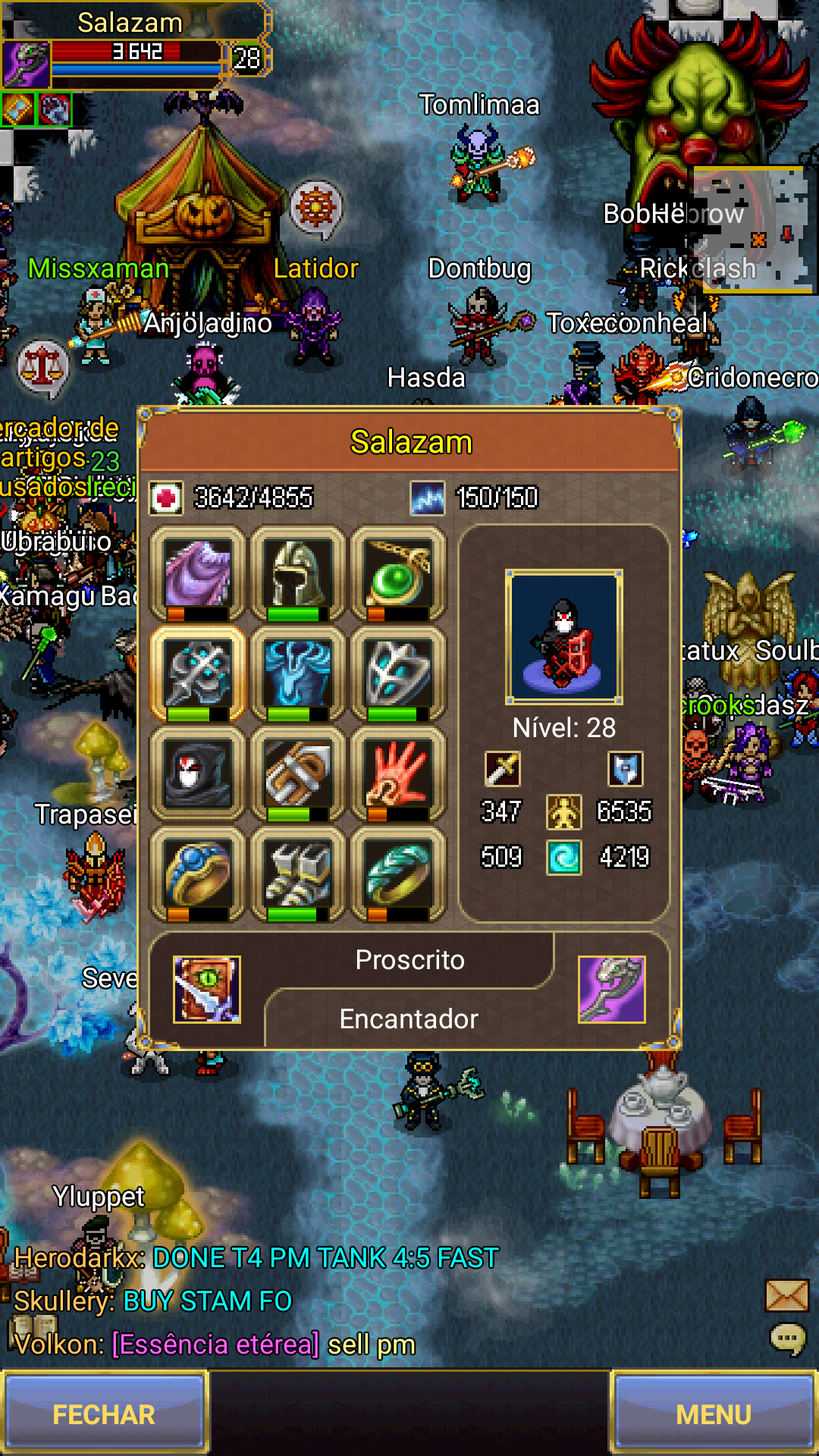Screen dimensions: 819x1456
Task: Select the leather belt equipment slot
Action: (x=298, y=773)
